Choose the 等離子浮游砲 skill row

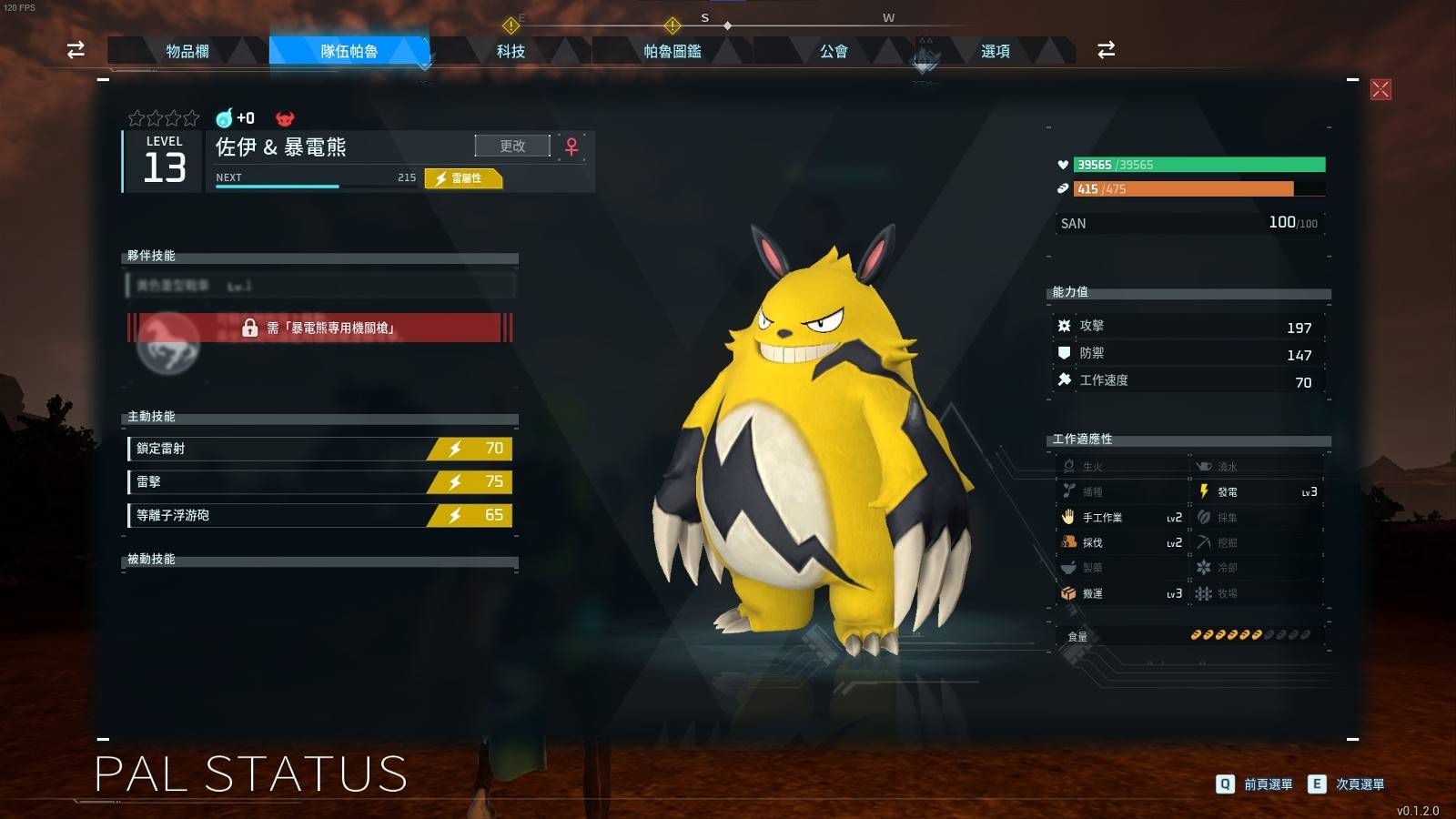click(x=319, y=515)
